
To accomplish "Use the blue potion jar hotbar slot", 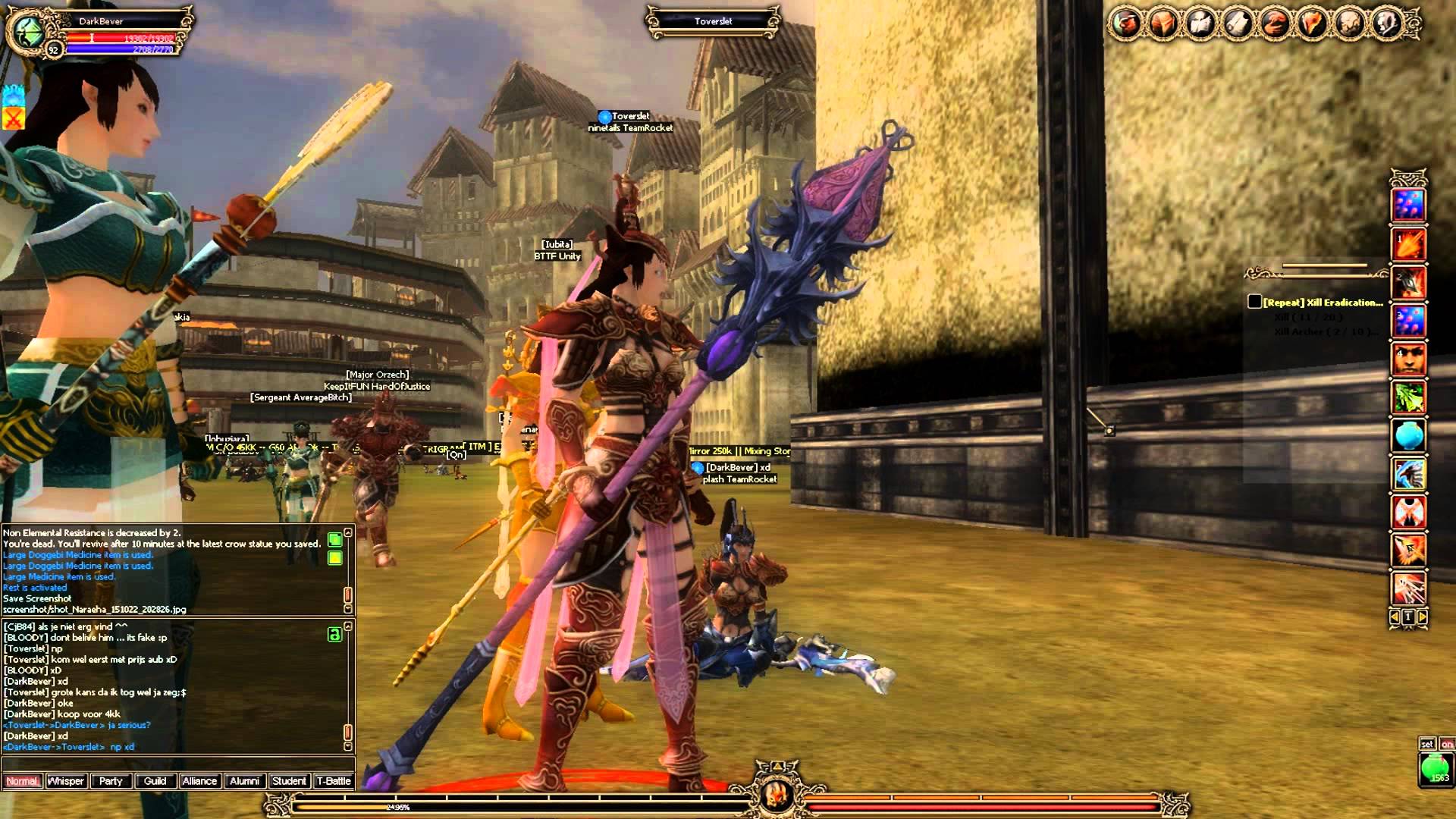I will (x=1408, y=435).
